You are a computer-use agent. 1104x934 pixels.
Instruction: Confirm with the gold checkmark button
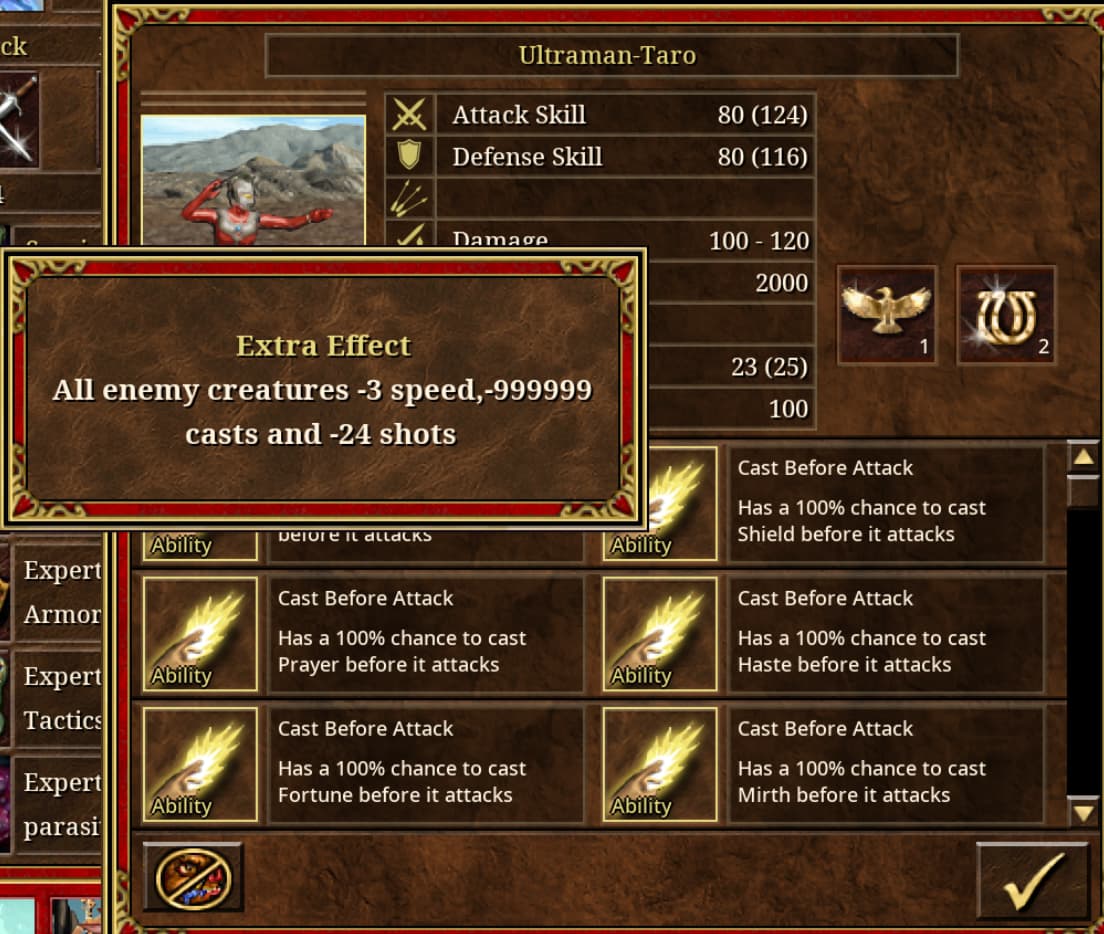[x=1032, y=880]
